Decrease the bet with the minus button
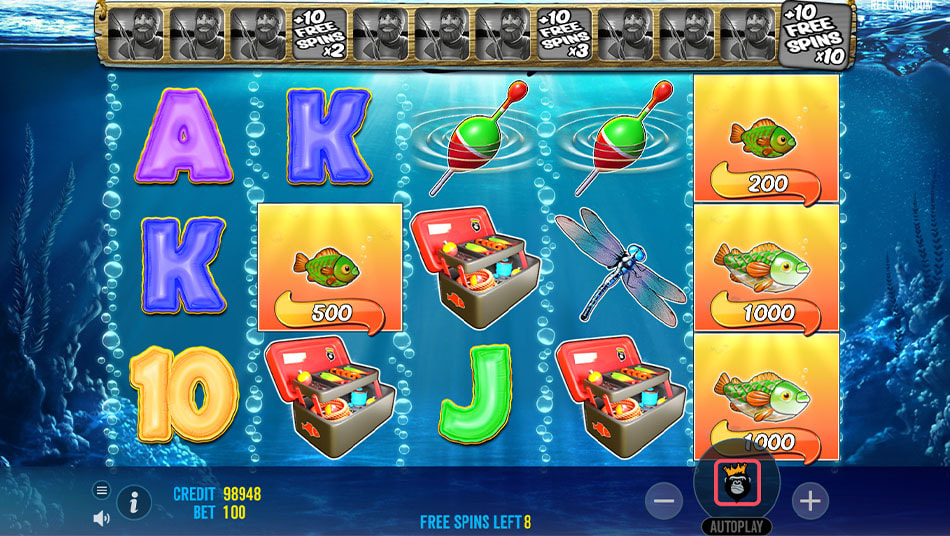Viewport: 950px width, 536px height. (664, 500)
